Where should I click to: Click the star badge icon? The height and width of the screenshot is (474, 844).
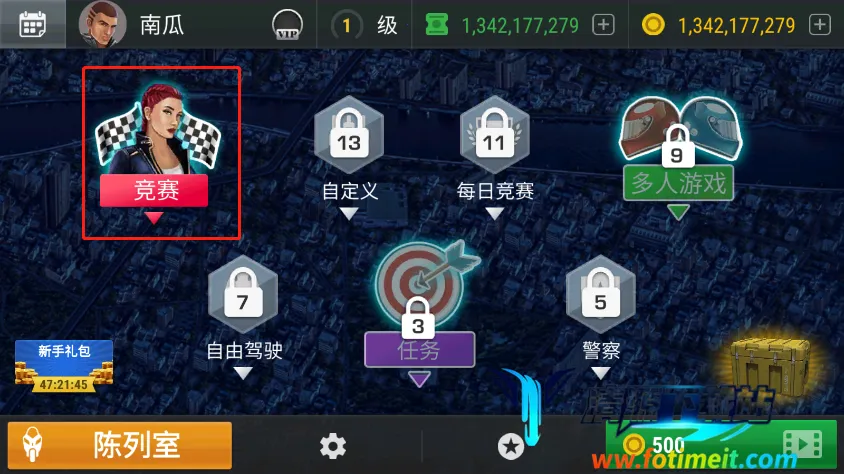(511, 446)
